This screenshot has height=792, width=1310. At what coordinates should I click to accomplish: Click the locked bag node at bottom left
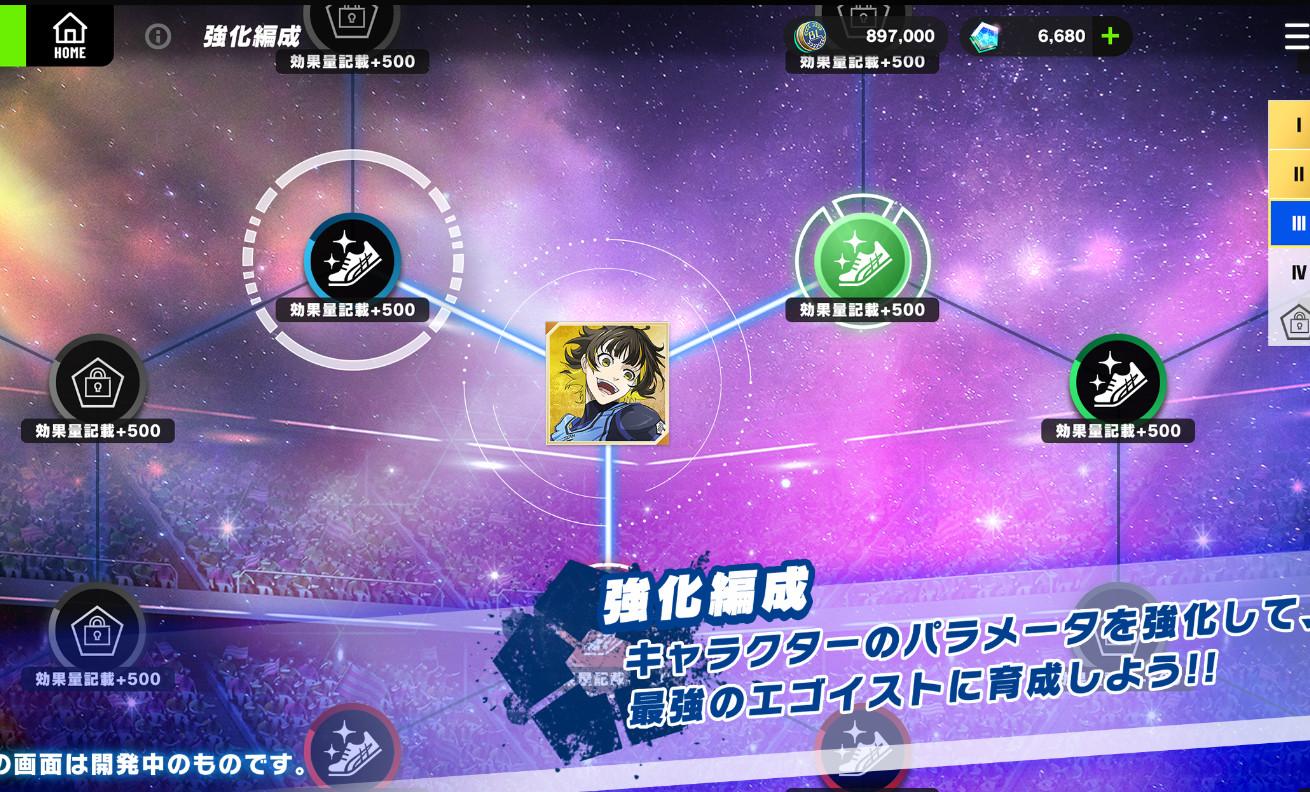tap(97, 630)
